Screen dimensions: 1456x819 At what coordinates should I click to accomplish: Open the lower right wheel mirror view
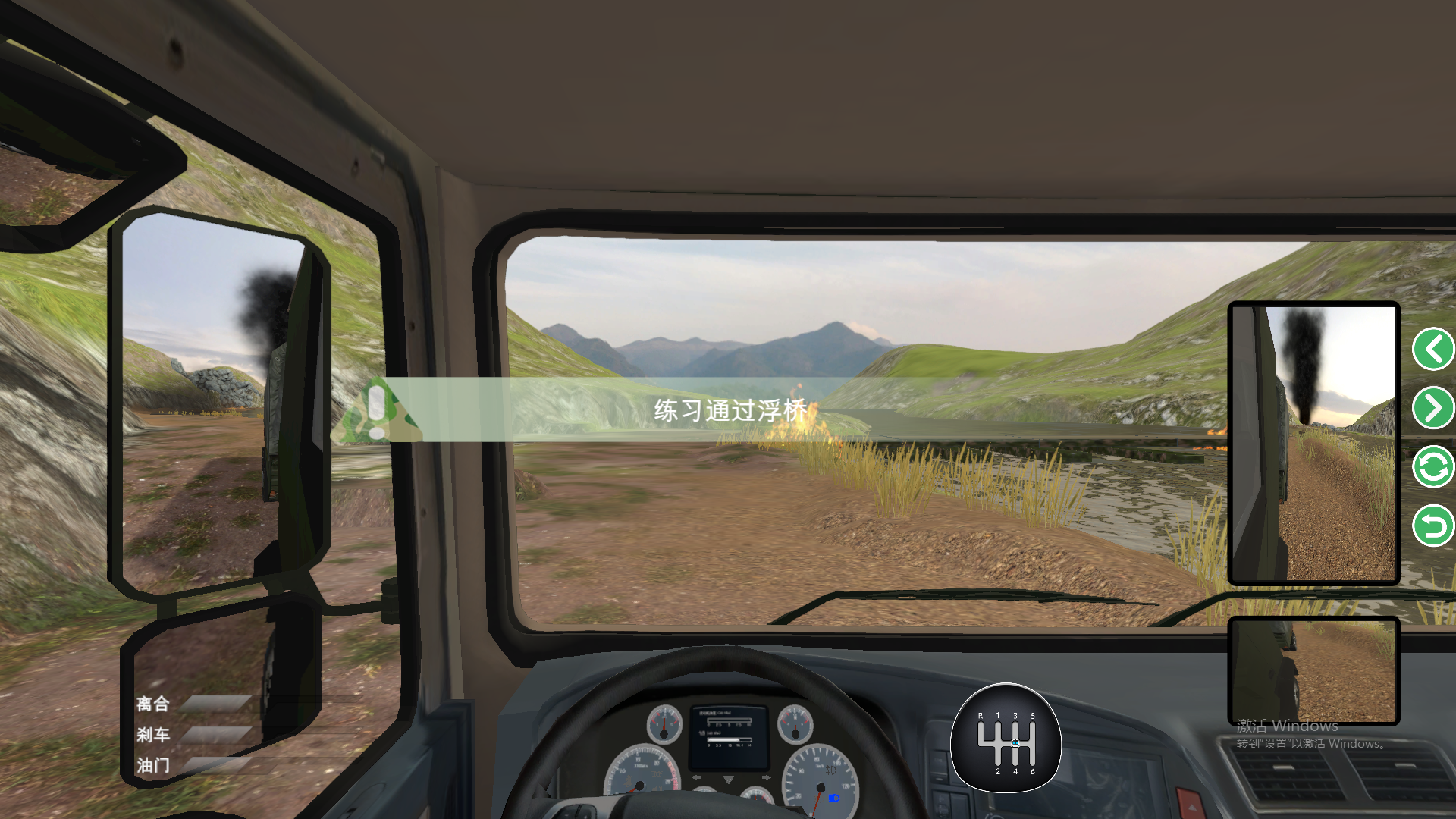pos(1313,670)
